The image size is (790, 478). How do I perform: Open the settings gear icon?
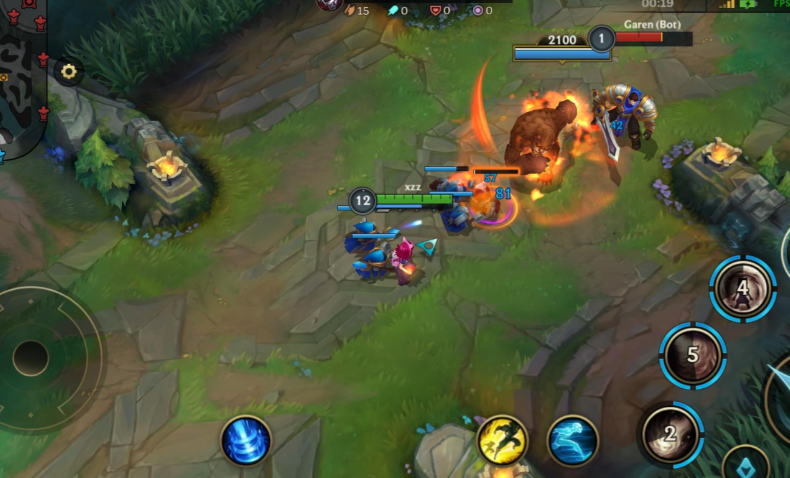coord(68,71)
